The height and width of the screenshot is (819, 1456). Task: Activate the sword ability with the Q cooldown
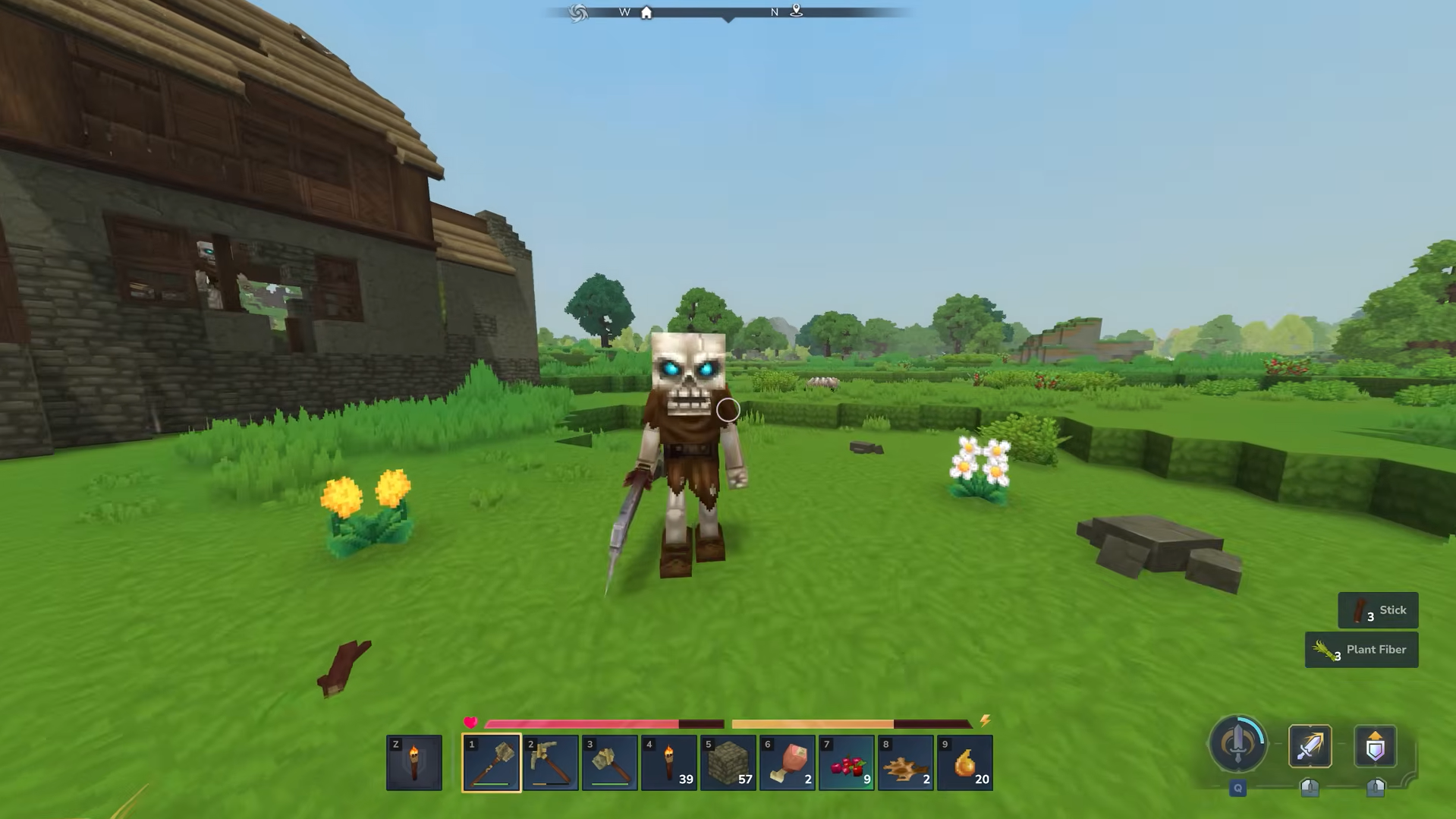coord(1237,745)
